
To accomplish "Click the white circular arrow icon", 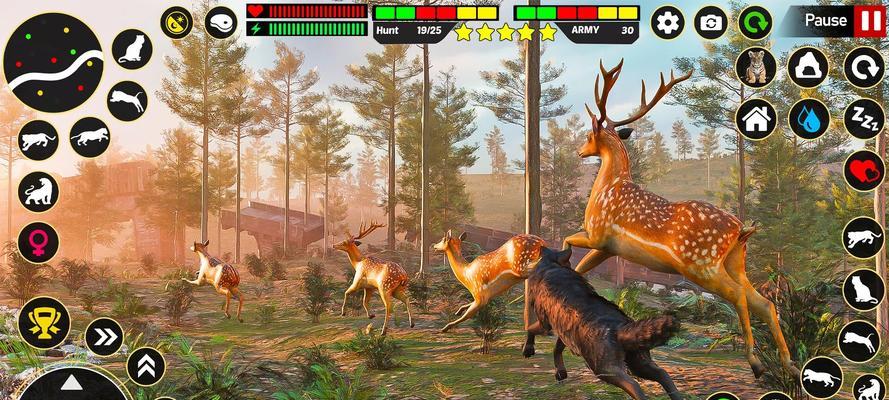I will [x=862, y=69].
